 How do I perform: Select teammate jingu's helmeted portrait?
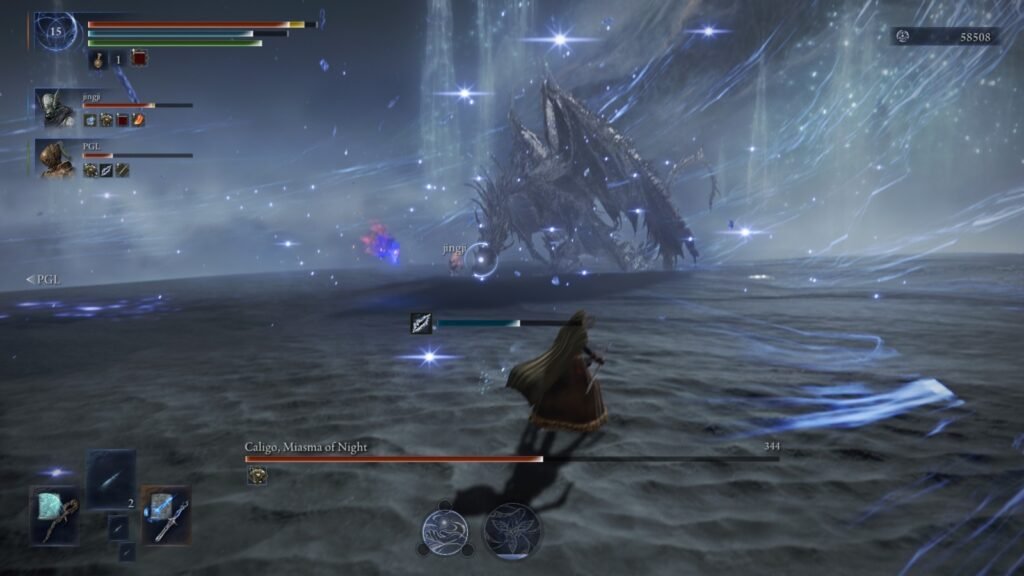[x=55, y=108]
